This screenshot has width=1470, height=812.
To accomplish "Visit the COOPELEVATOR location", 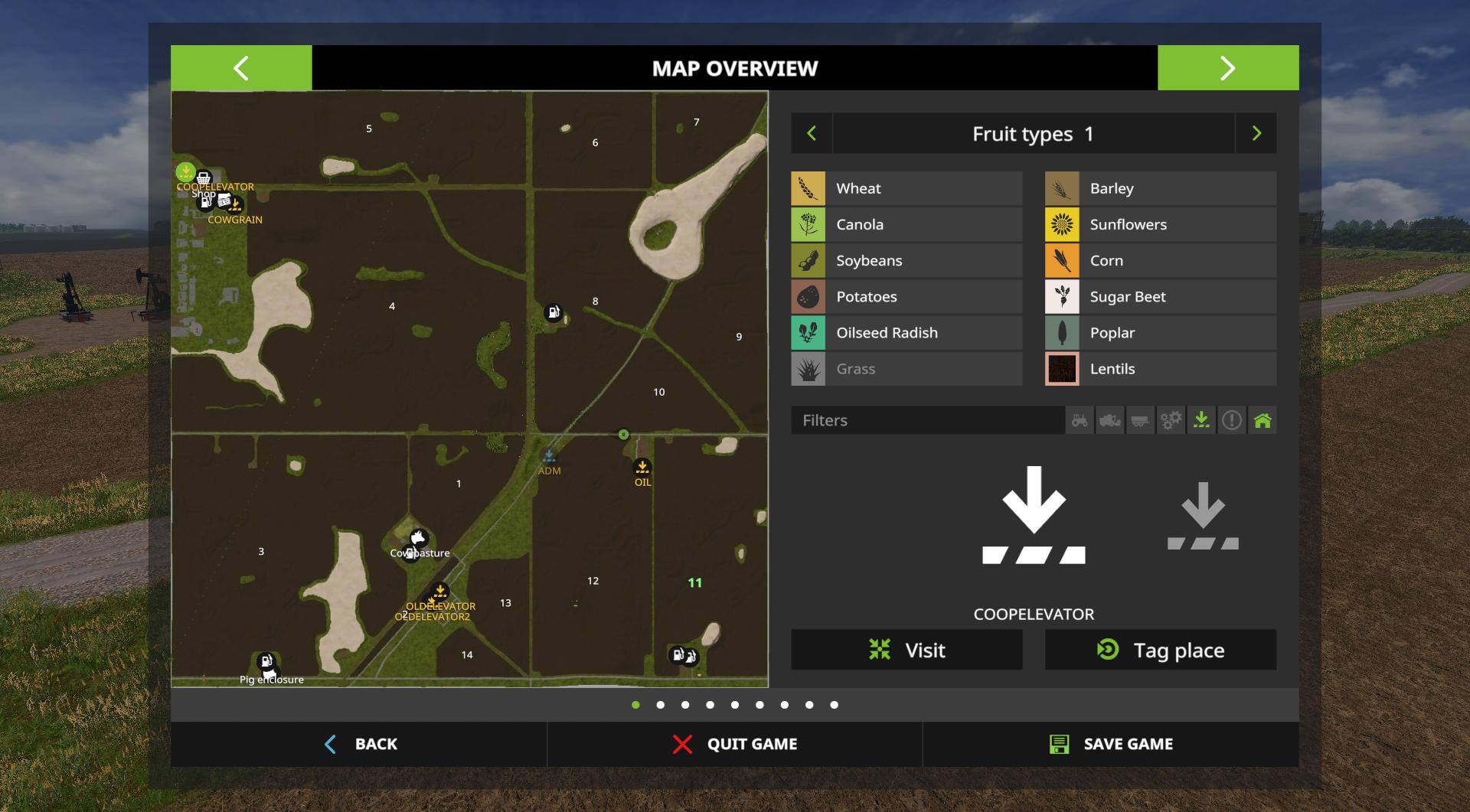I will click(906, 650).
